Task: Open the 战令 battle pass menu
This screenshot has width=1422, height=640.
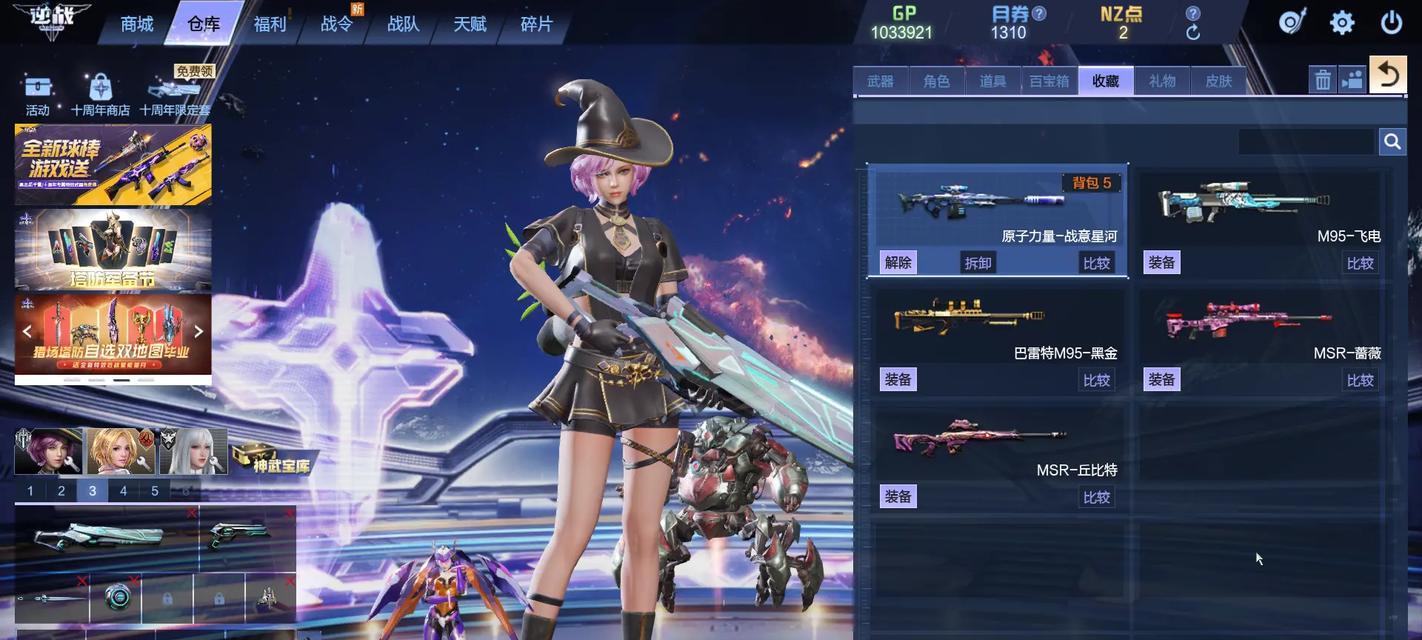Action: 337,24
